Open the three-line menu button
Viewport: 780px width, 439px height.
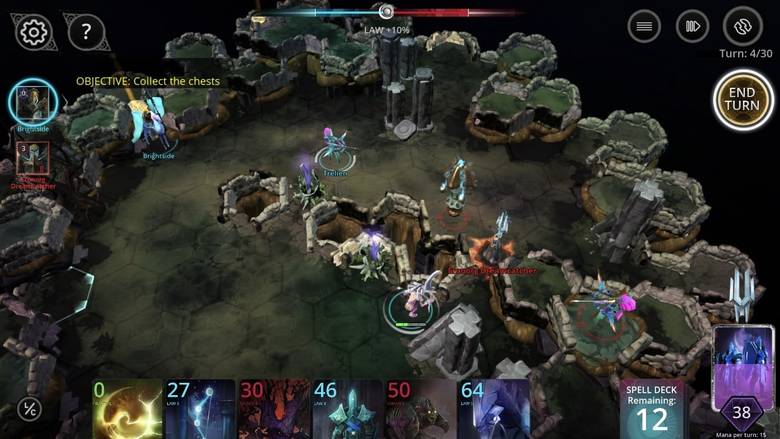coord(644,26)
